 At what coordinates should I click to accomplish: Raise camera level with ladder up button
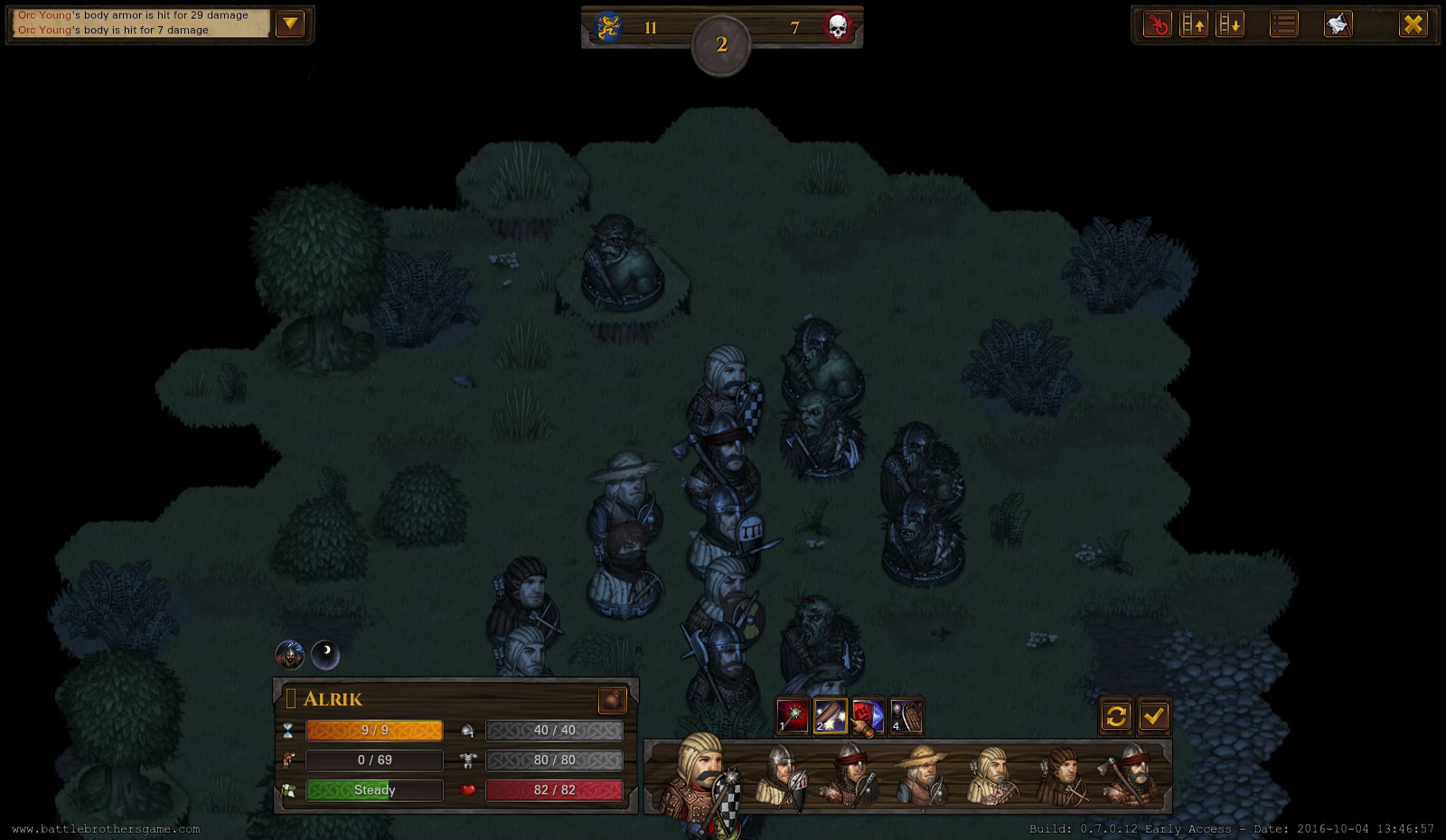point(1193,24)
